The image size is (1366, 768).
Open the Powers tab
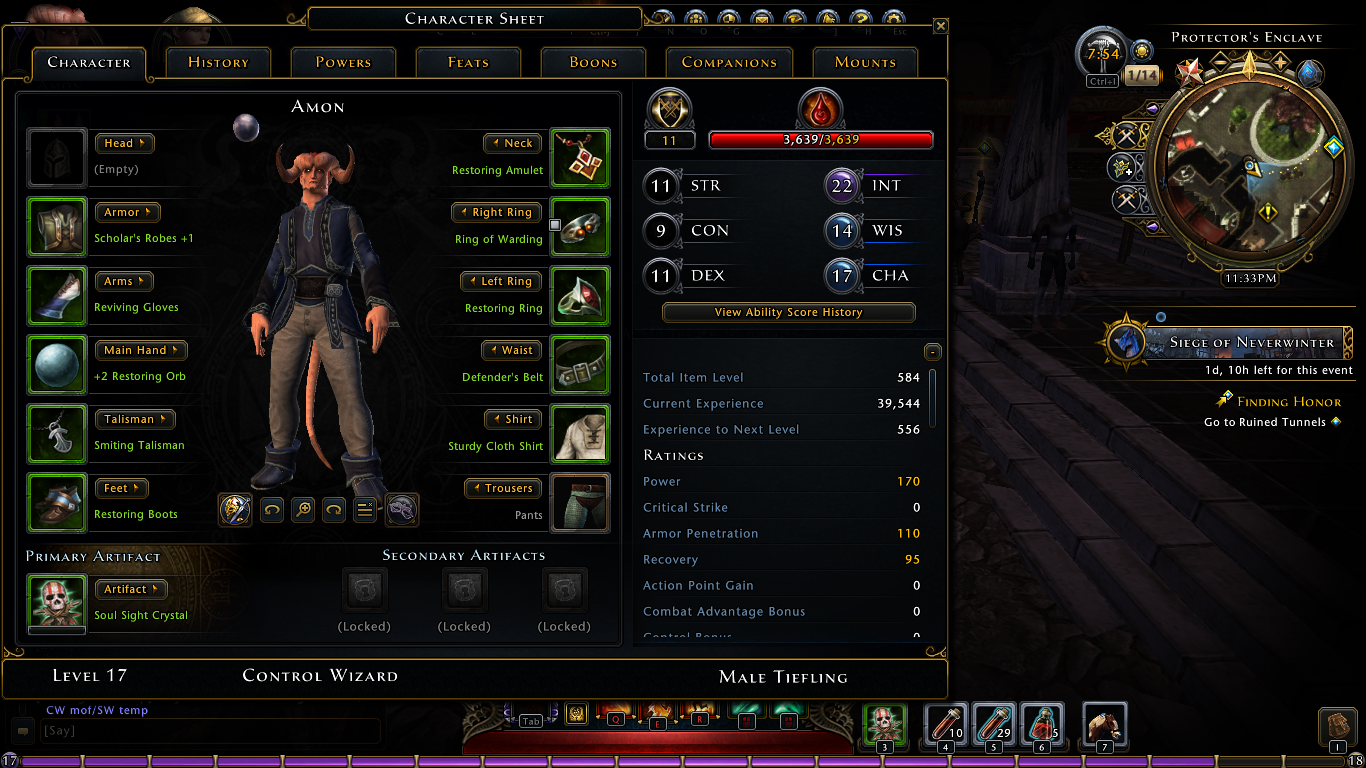(x=343, y=62)
